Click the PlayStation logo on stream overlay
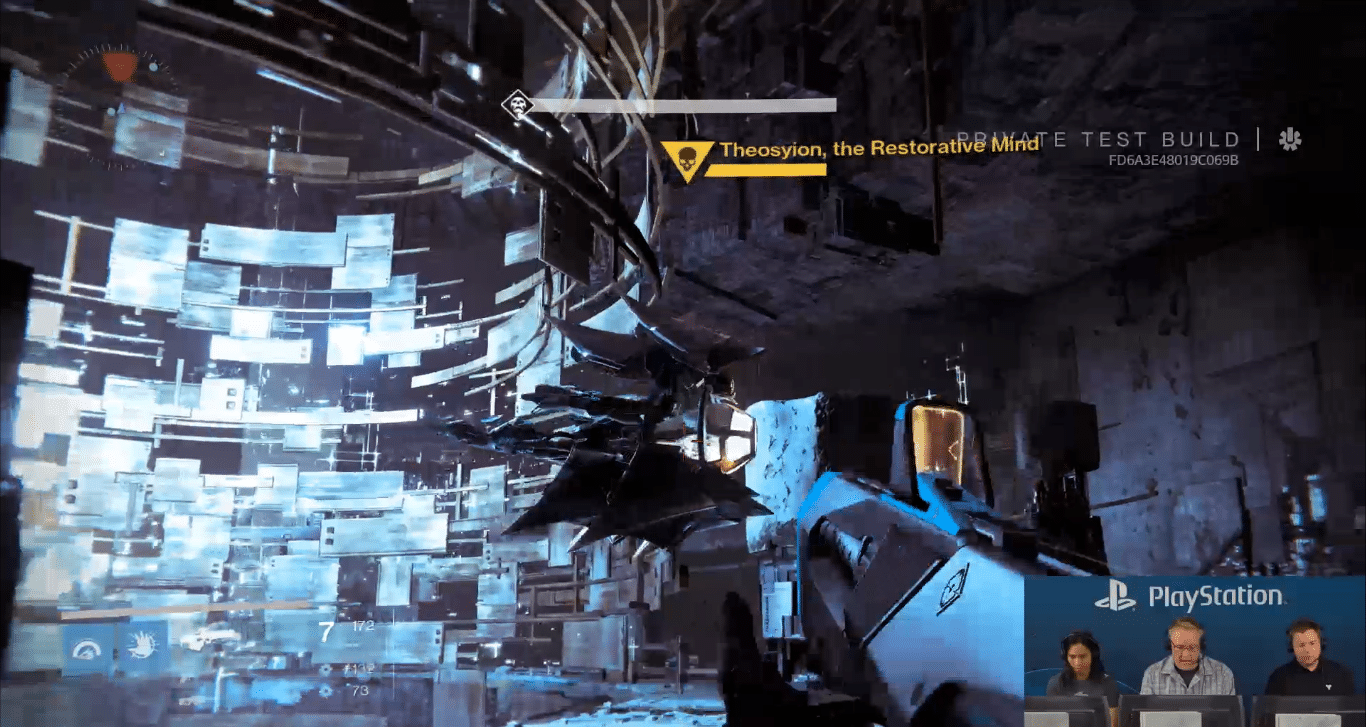The width and height of the screenshot is (1366, 727). pos(1115,599)
